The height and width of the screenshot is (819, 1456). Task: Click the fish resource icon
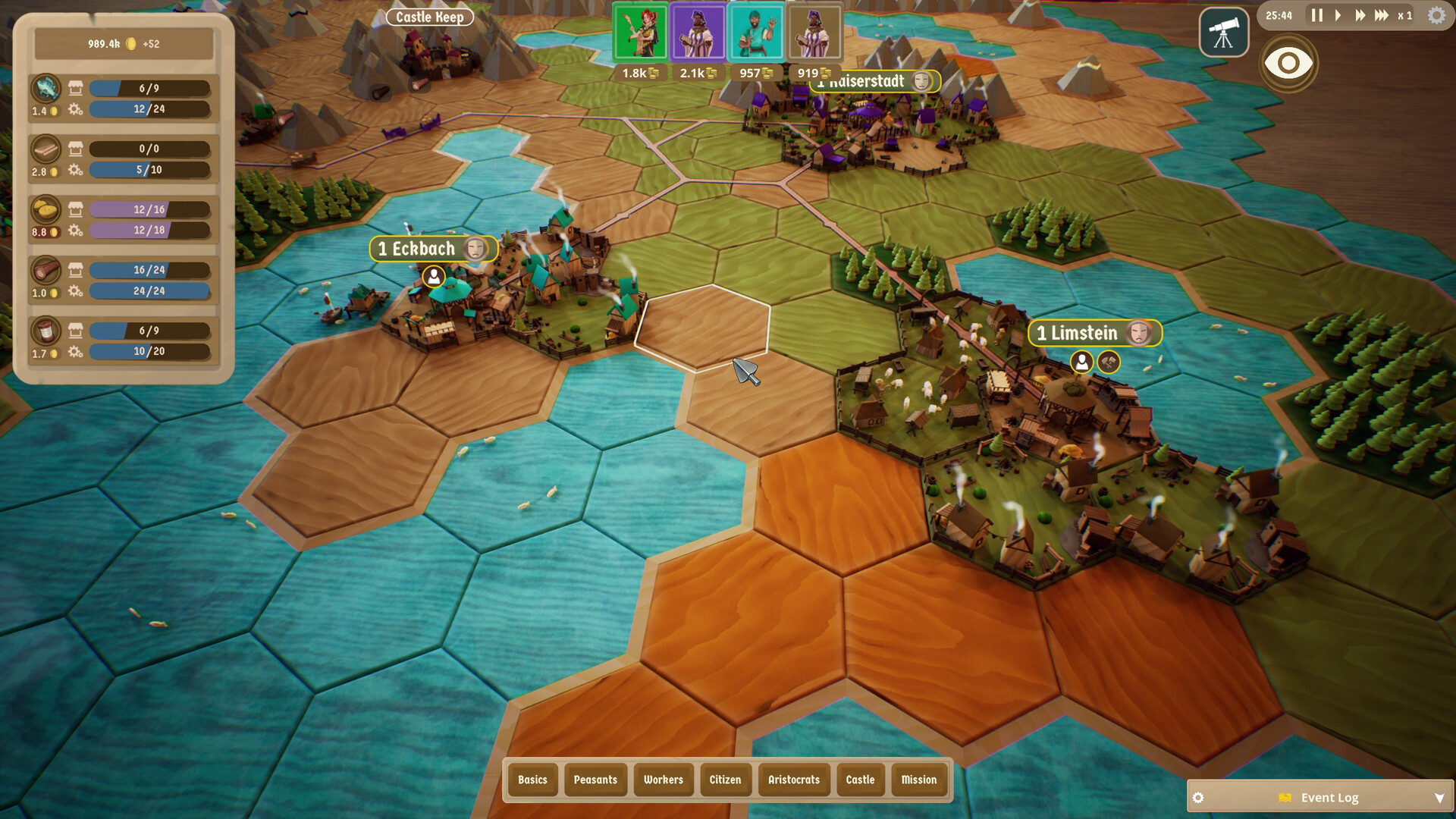(45, 89)
